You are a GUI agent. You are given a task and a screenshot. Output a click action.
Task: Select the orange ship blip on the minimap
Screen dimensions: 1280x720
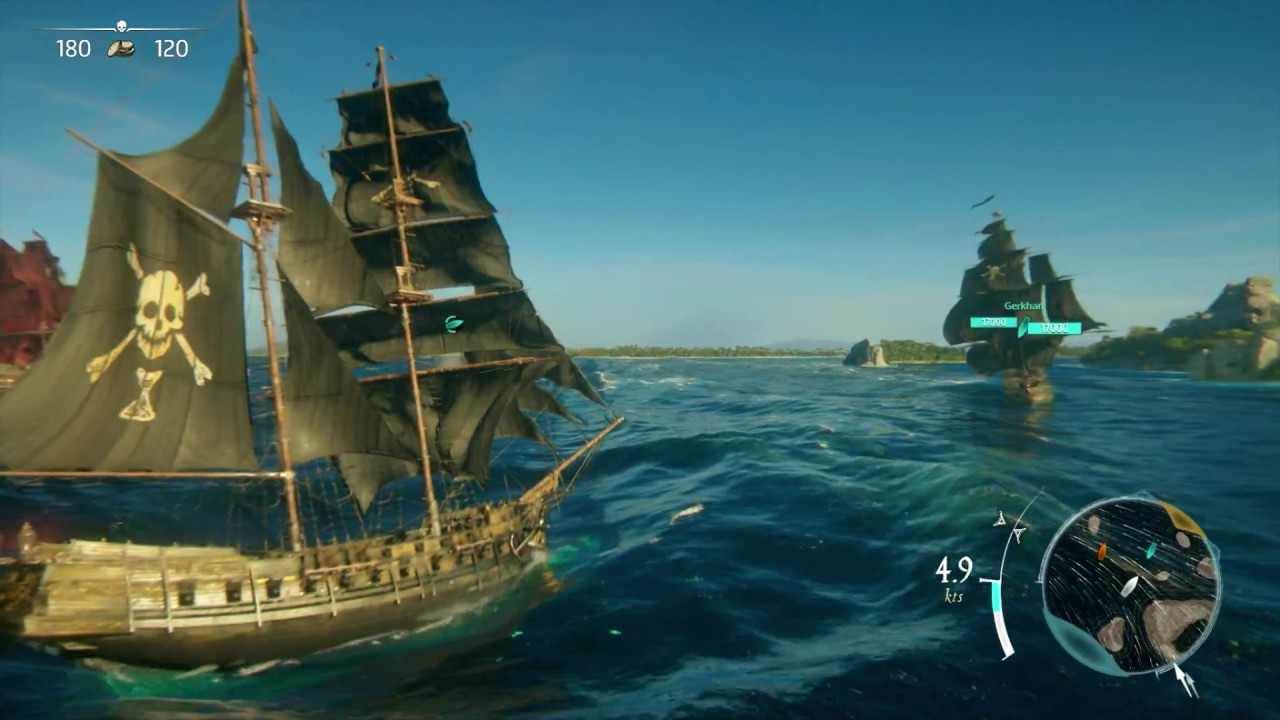[x=1102, y=552]
